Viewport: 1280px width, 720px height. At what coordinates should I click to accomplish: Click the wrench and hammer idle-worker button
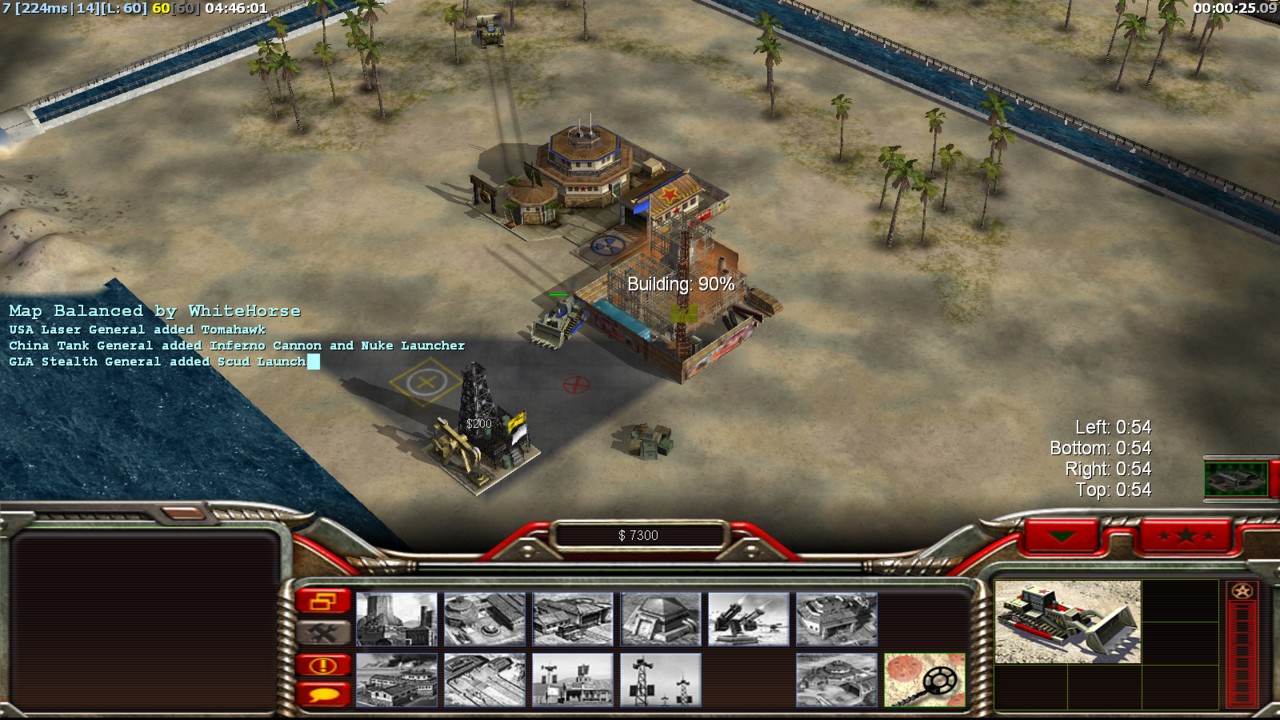[323, 632]
